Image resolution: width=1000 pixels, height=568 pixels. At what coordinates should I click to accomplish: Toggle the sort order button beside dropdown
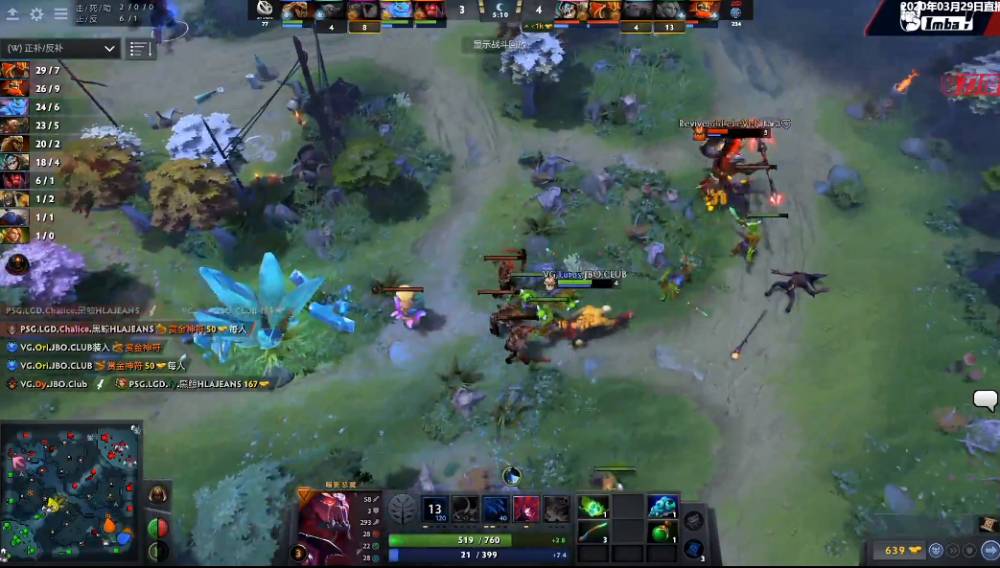[x=139, y=48]
